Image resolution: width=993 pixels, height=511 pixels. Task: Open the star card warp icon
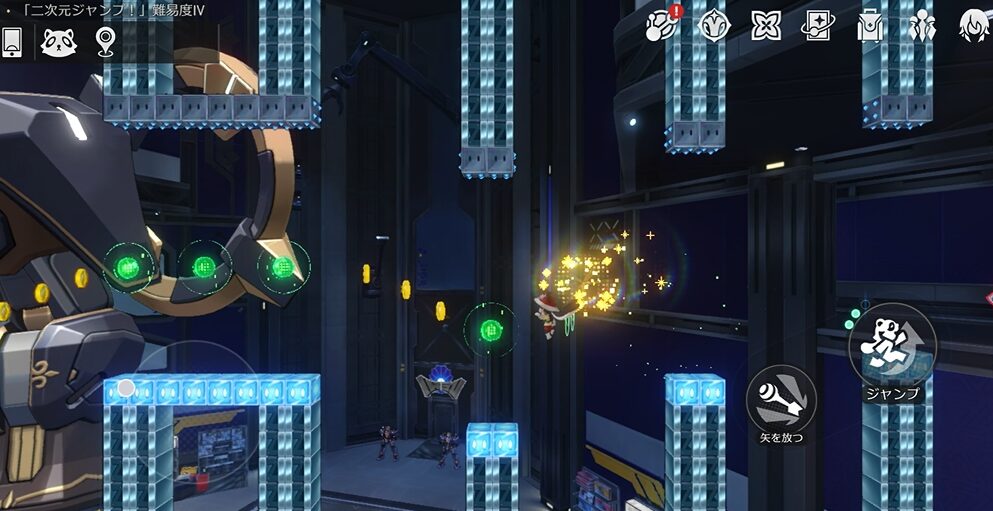pos(818,24)
